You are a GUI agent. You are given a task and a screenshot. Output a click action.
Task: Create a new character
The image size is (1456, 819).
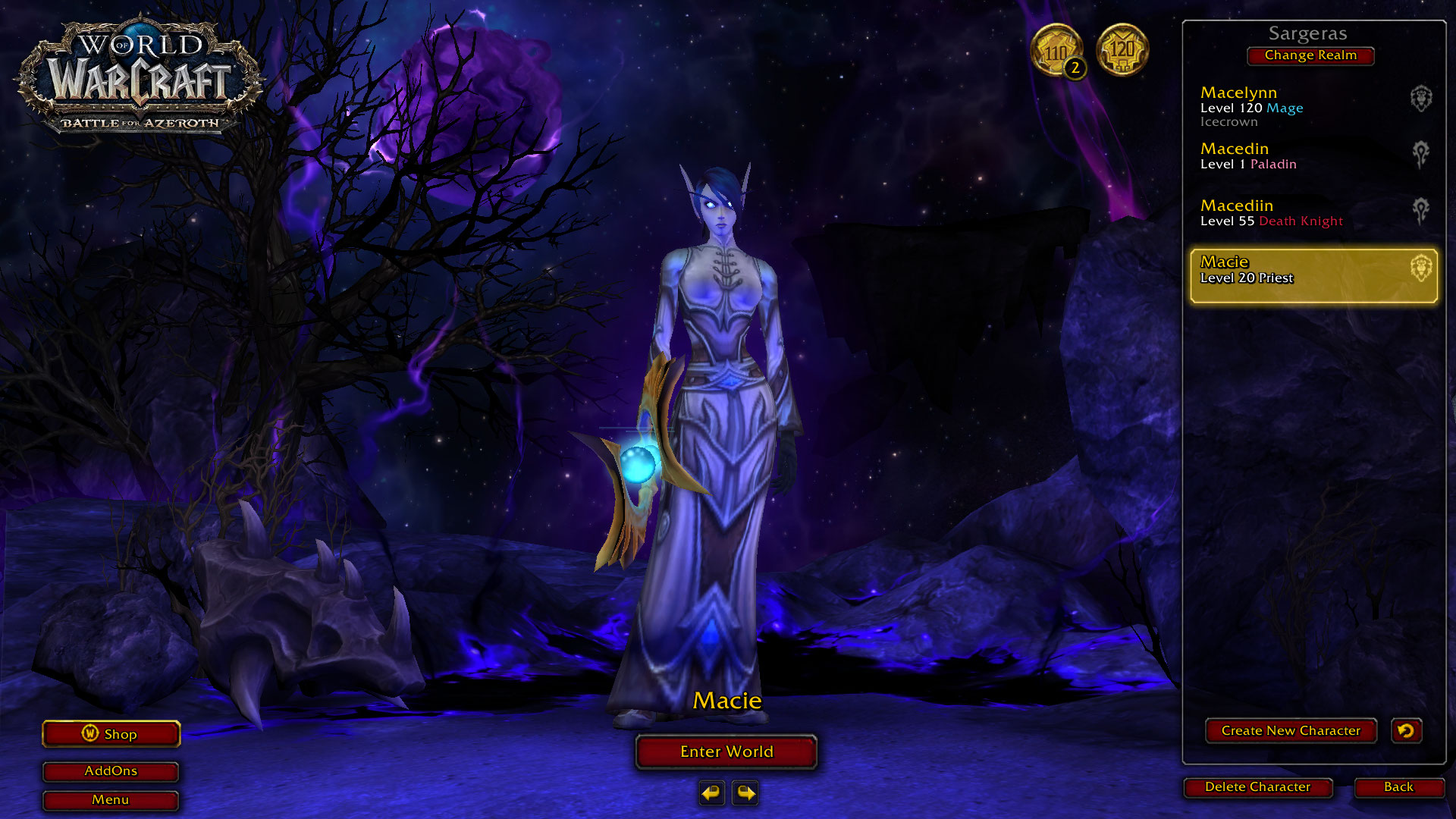coord(1290,731)
